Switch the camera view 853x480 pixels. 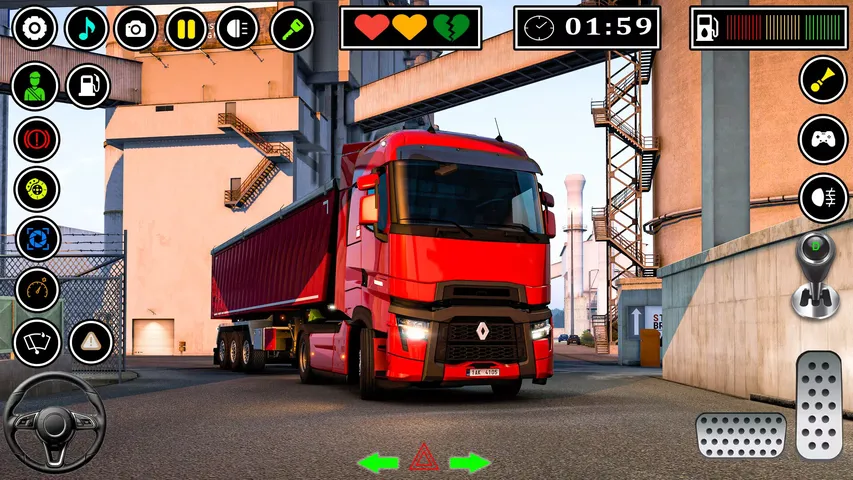click(136, 28)
